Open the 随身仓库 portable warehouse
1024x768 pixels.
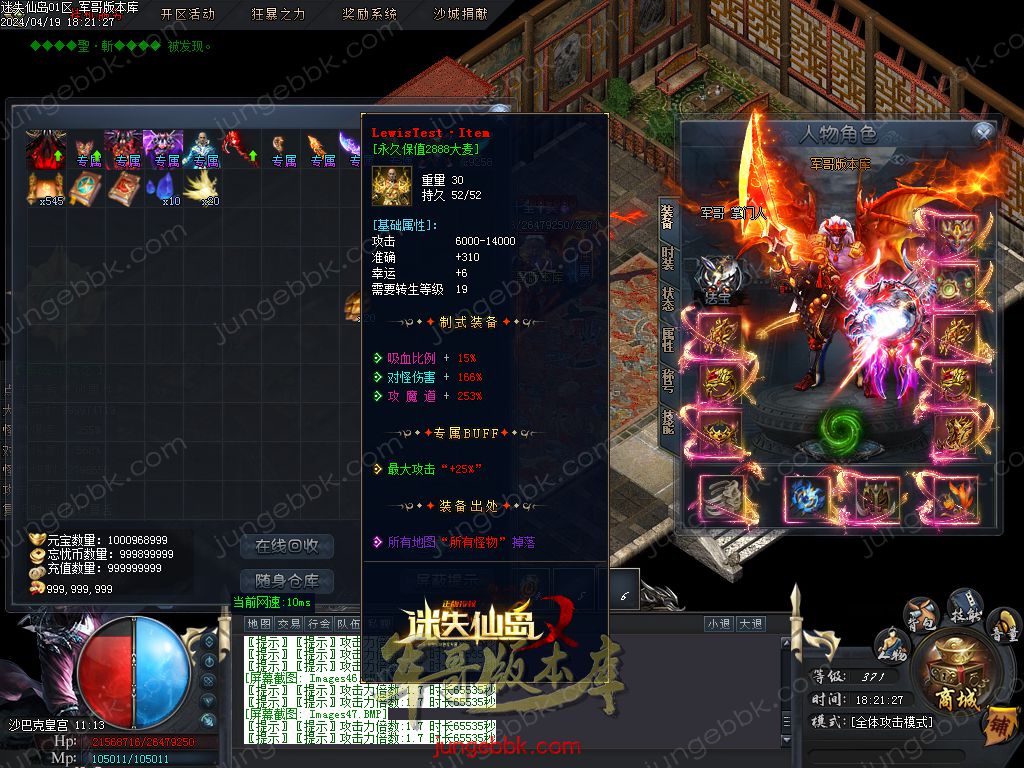287,581
